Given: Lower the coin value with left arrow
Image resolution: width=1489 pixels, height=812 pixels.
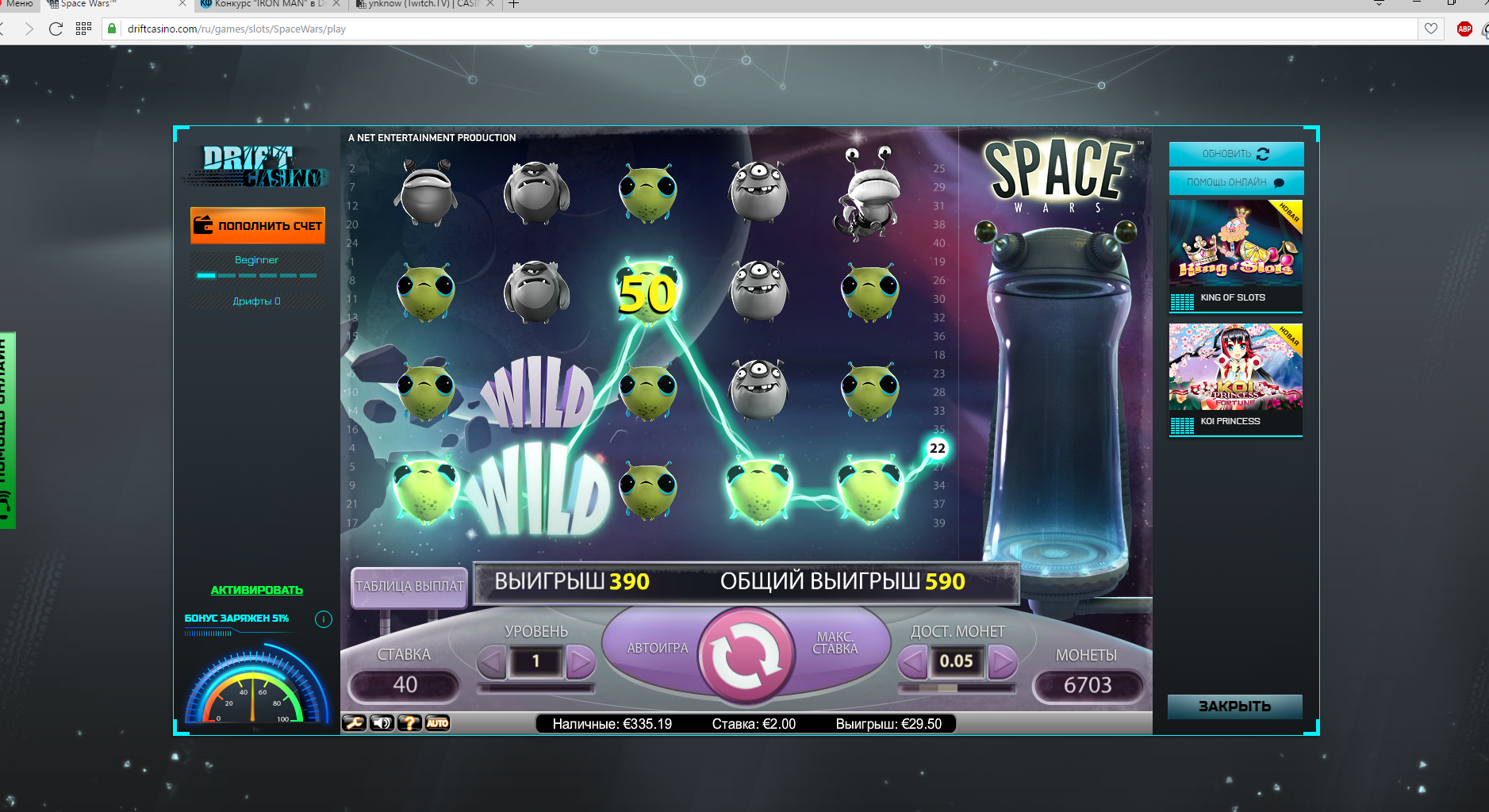Looking at the screenshot, I should click(x=912, y=661).
